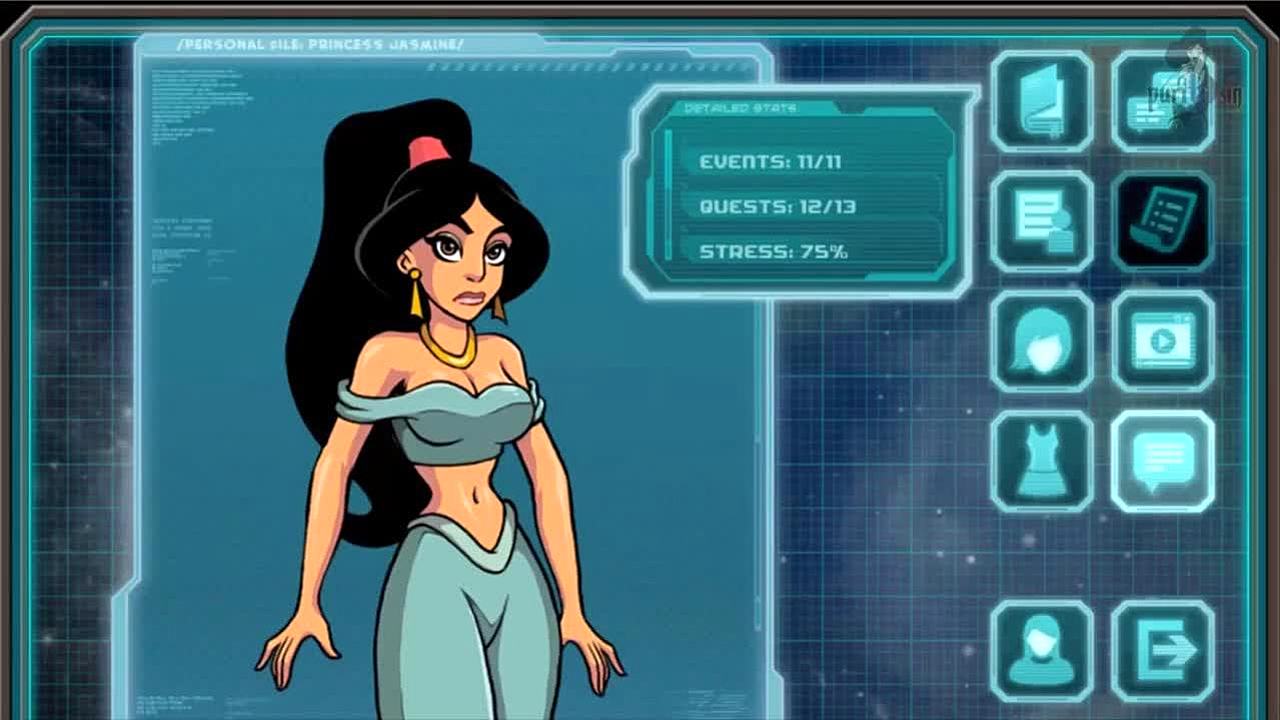Click the stacked chat messages icon
Image resolution: width=1280 pixels, height=720 pixels.
tap(1163, 102)
